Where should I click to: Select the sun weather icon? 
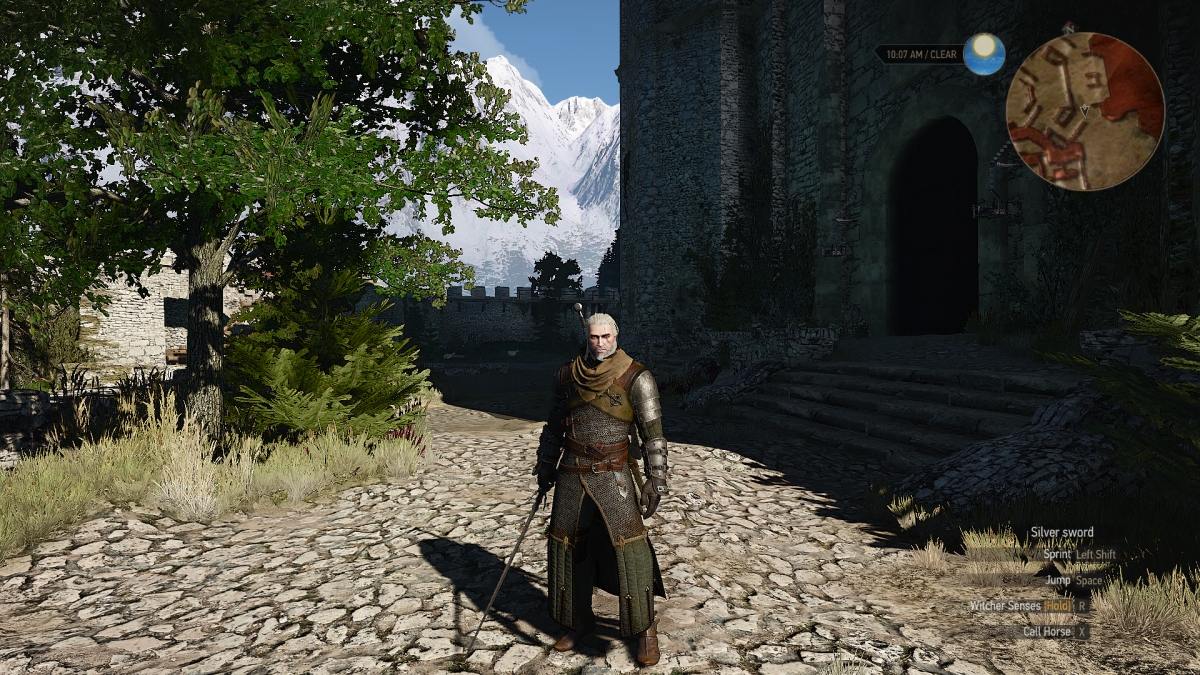tap(984, 53)
